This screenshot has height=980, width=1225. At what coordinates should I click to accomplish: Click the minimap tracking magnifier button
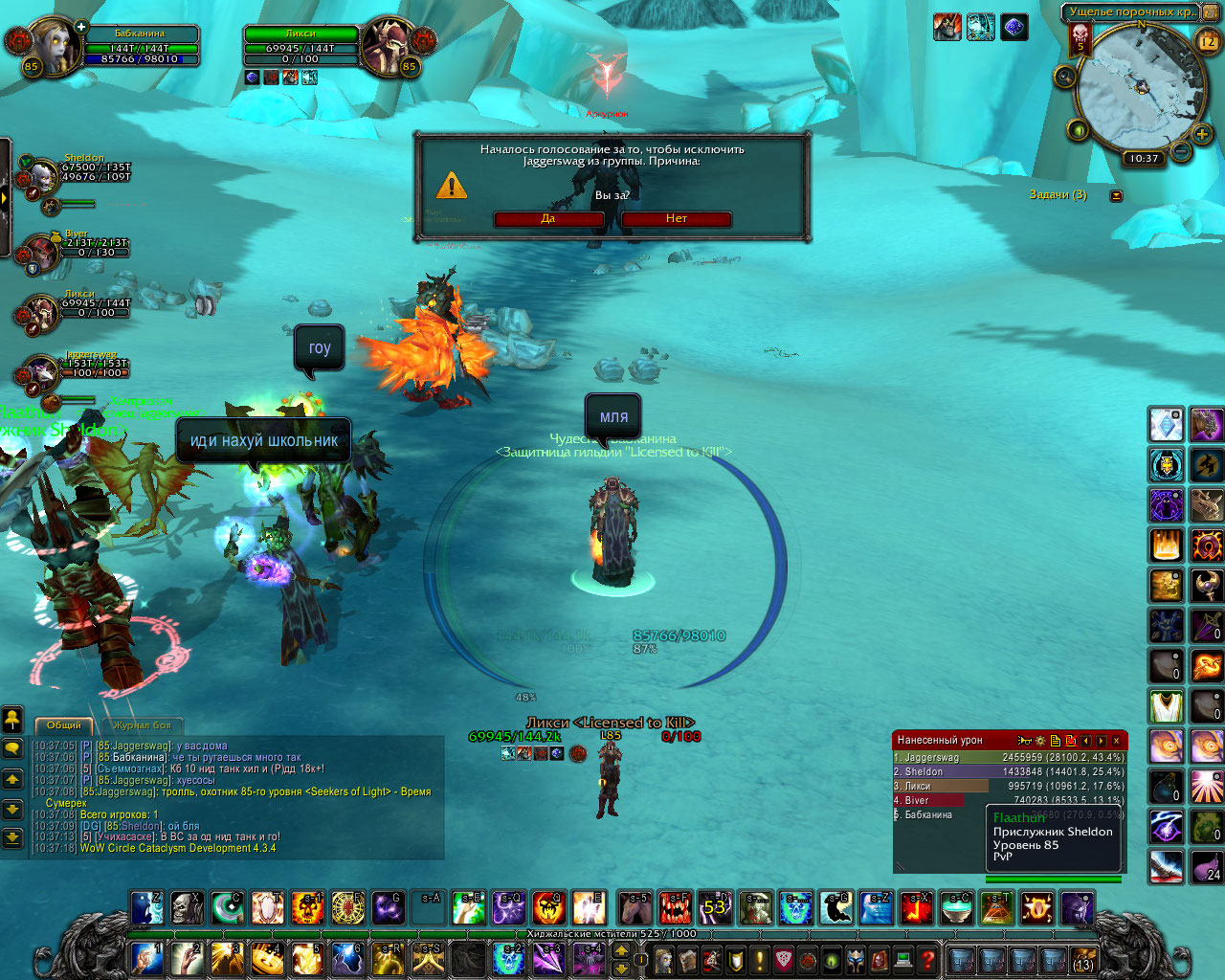coord(1064,77)
